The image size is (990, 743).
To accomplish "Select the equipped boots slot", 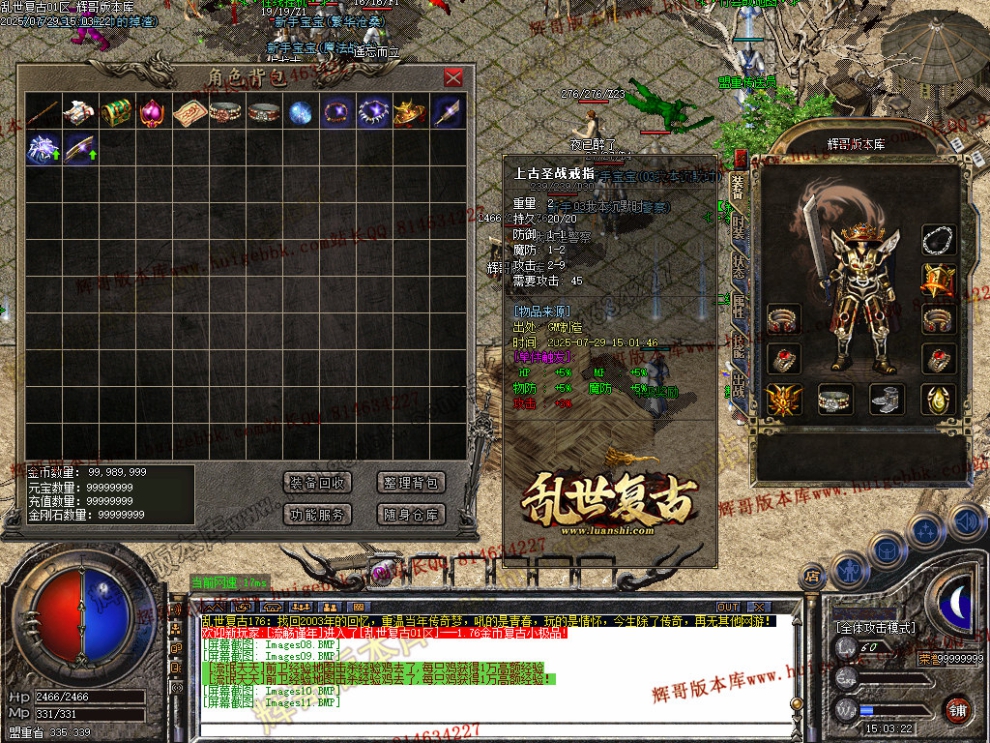I will (887, 399).
